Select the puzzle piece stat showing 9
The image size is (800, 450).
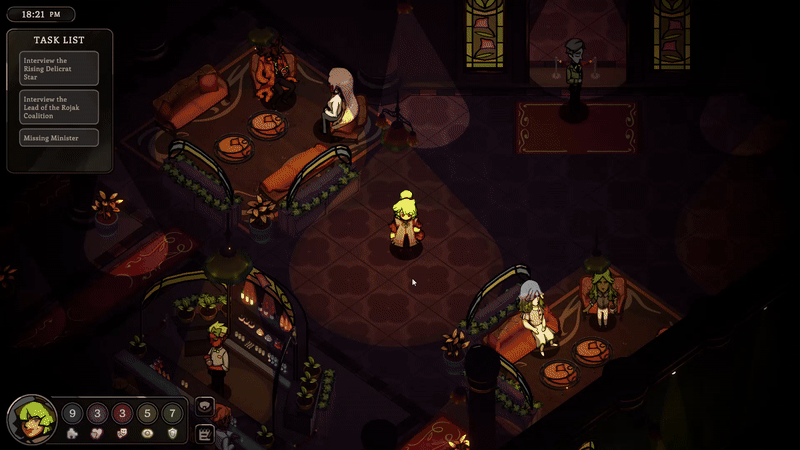[x=72, y=413]
